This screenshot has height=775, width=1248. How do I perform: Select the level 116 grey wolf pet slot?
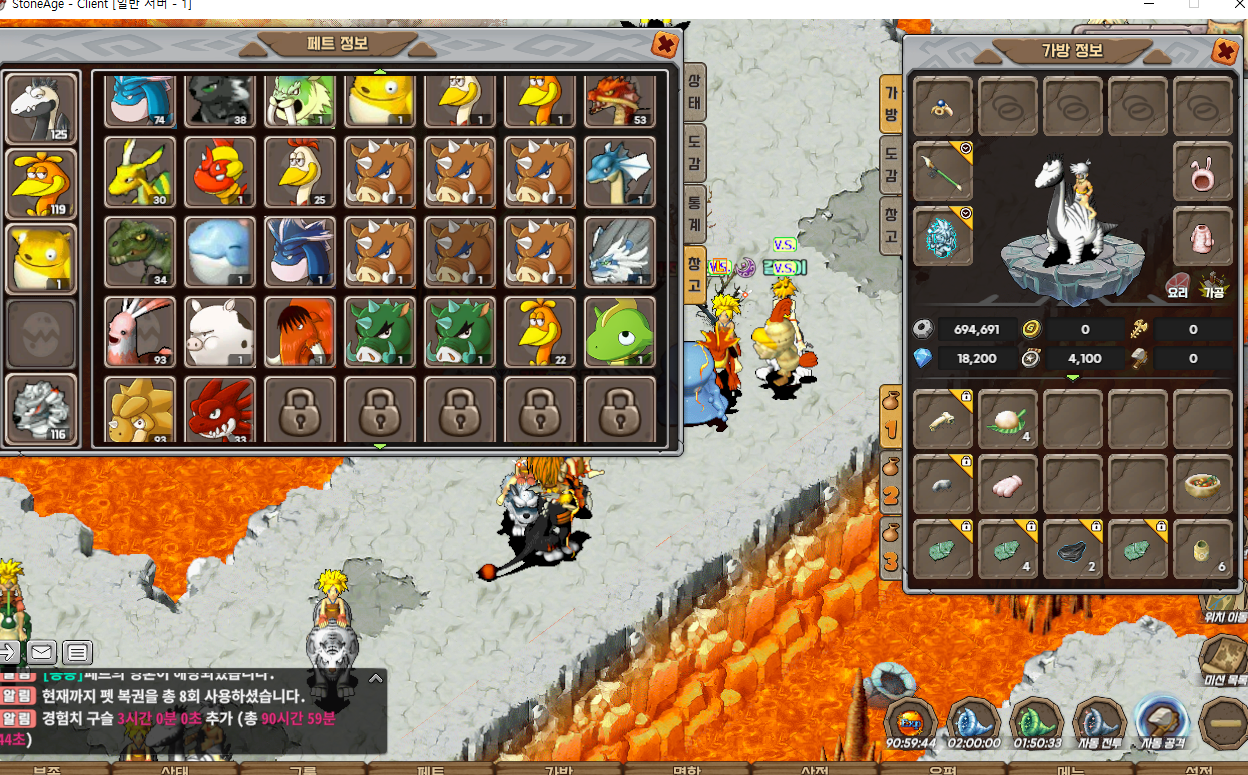click(x=41, y=409)
